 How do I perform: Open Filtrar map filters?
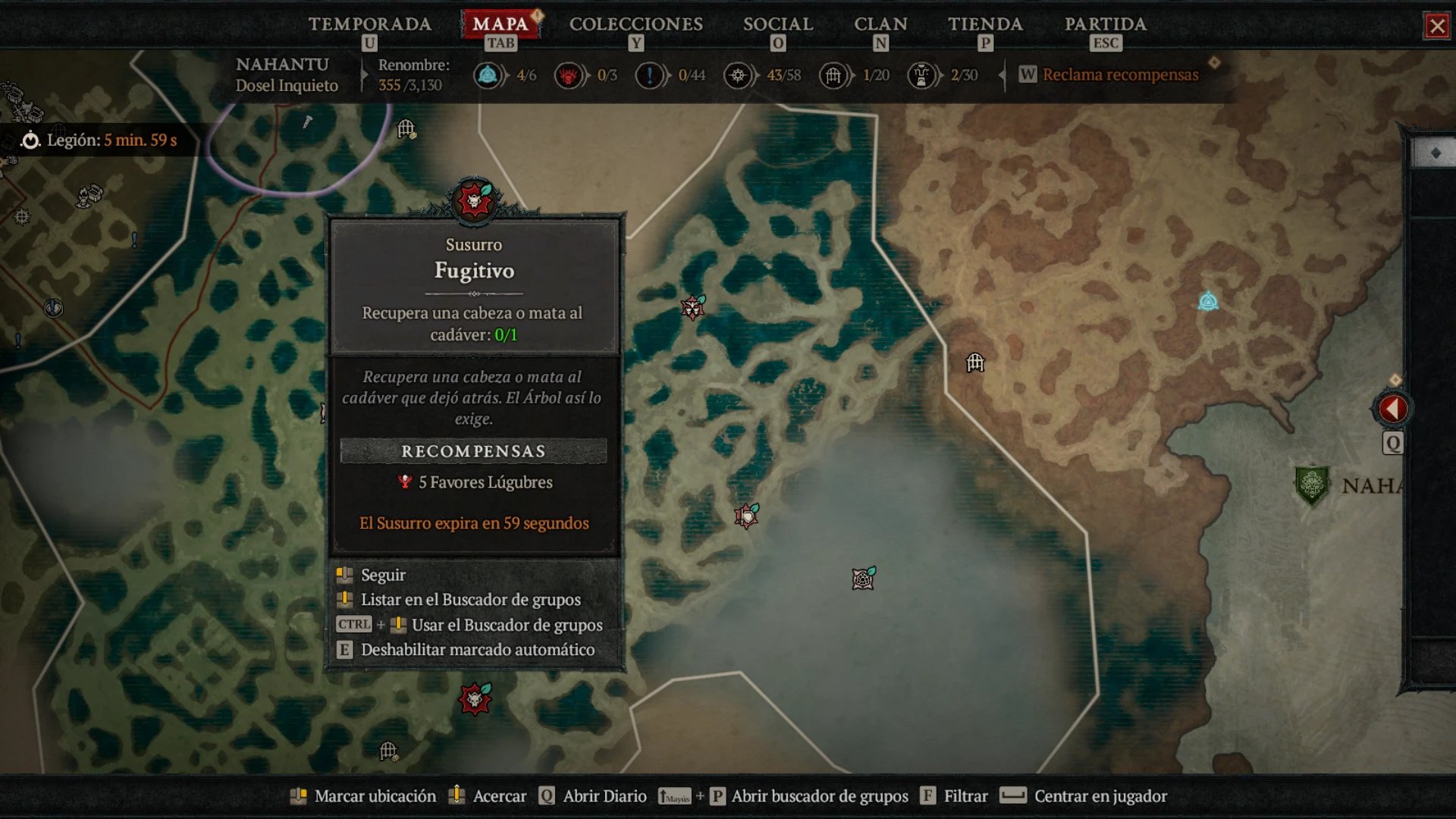tap(965, 796)
